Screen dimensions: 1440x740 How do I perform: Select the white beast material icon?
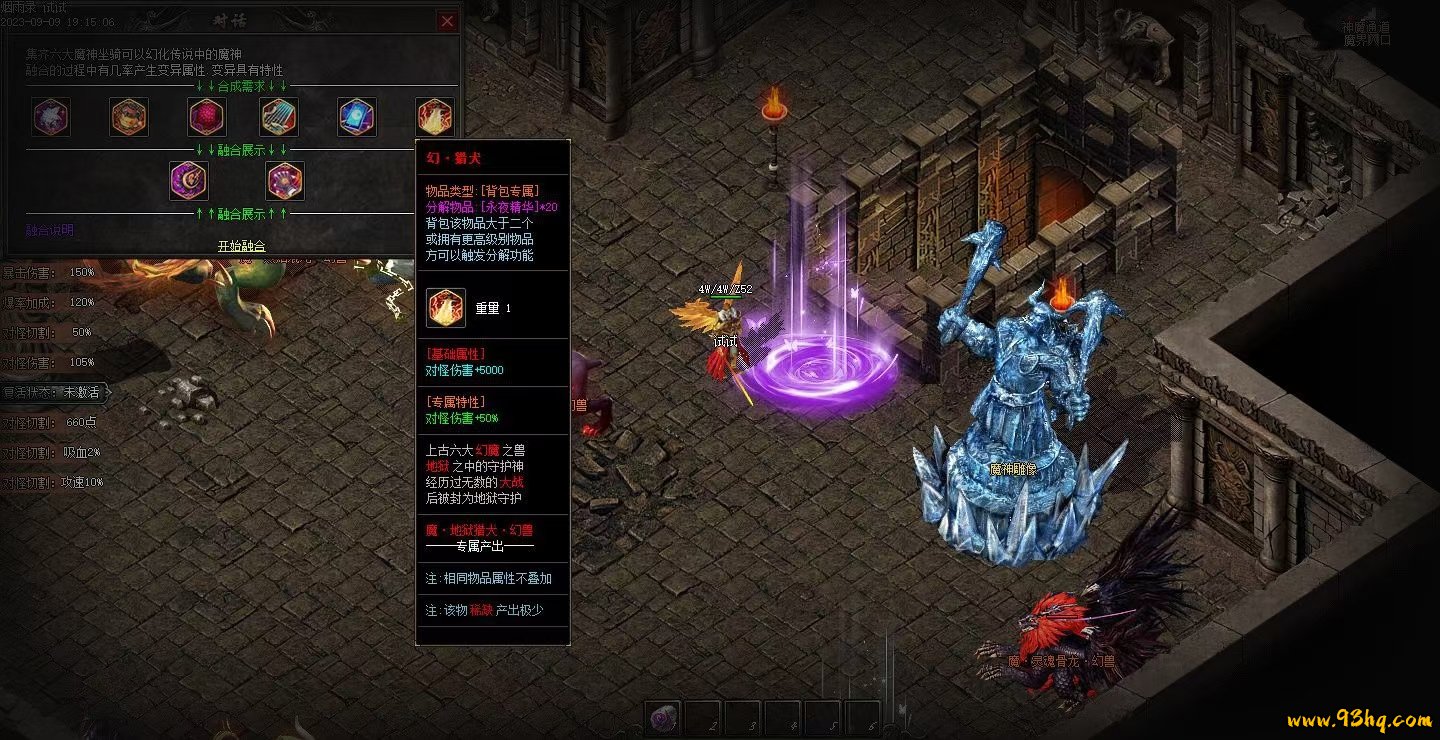[x=50, y=117]
